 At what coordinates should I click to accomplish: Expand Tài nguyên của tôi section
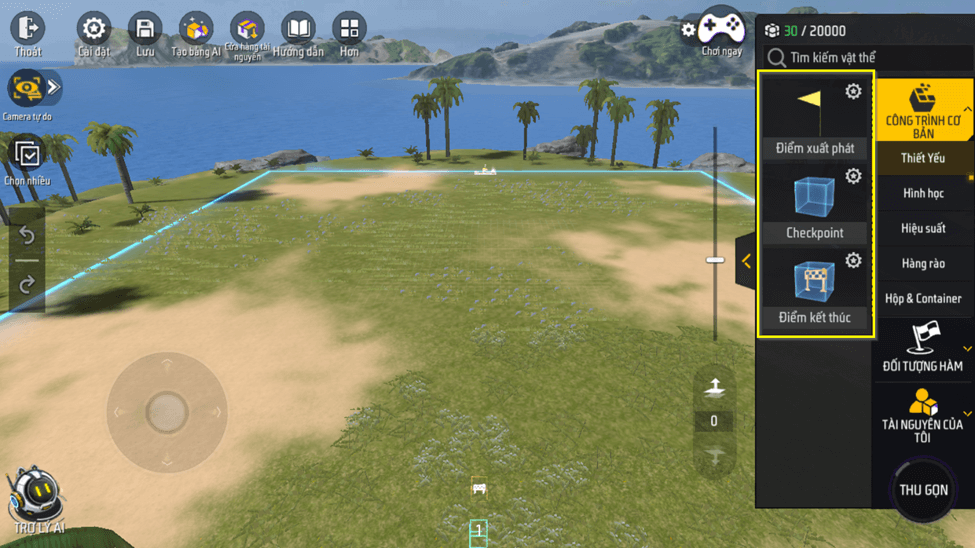tap(923, 415)
